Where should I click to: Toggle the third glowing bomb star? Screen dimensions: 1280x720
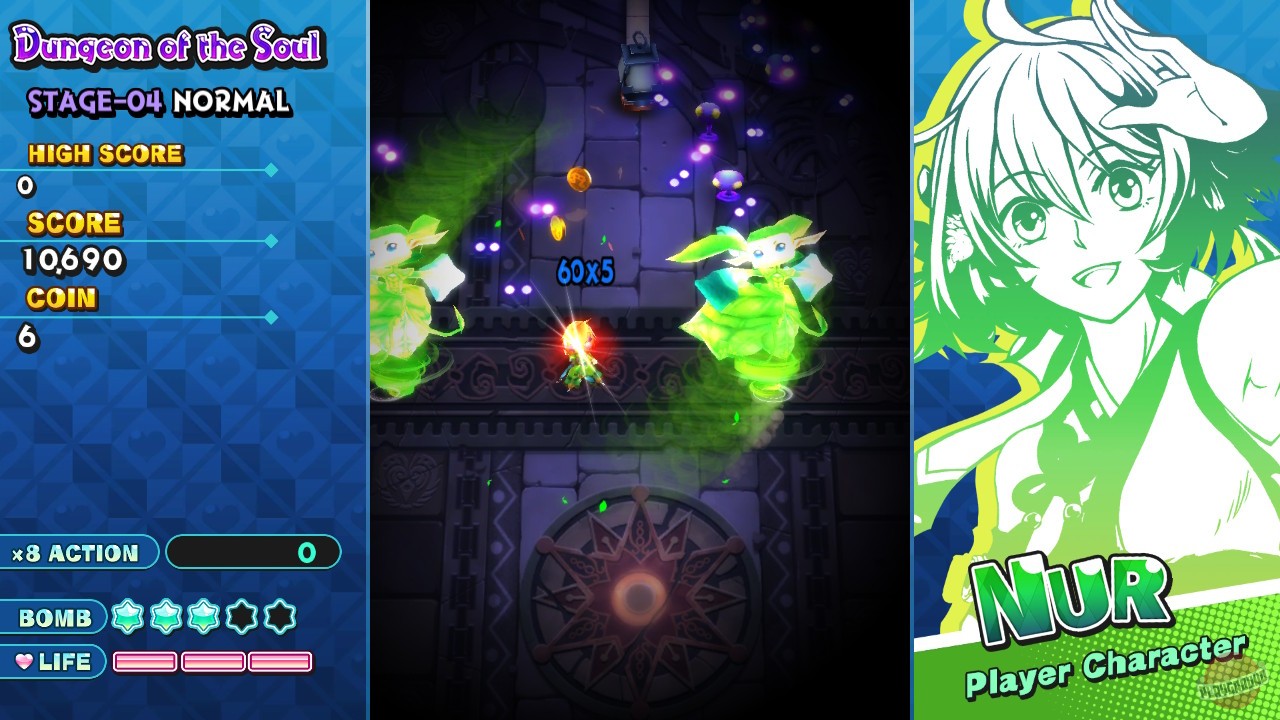(x=203, y=618)
